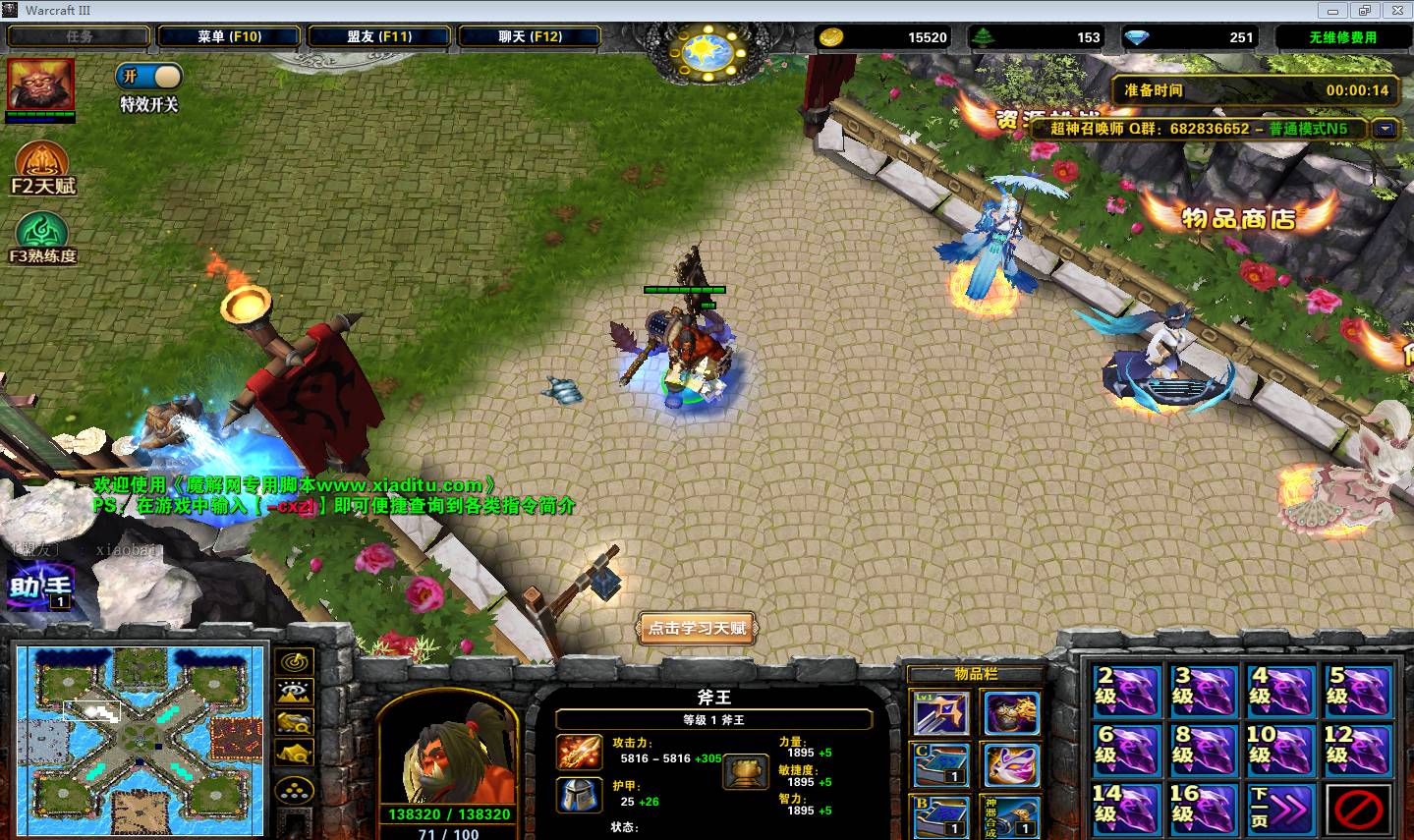Screen dimensions: 1414x840
Task: Click the center of the minimap
Action: click(141, 739)
